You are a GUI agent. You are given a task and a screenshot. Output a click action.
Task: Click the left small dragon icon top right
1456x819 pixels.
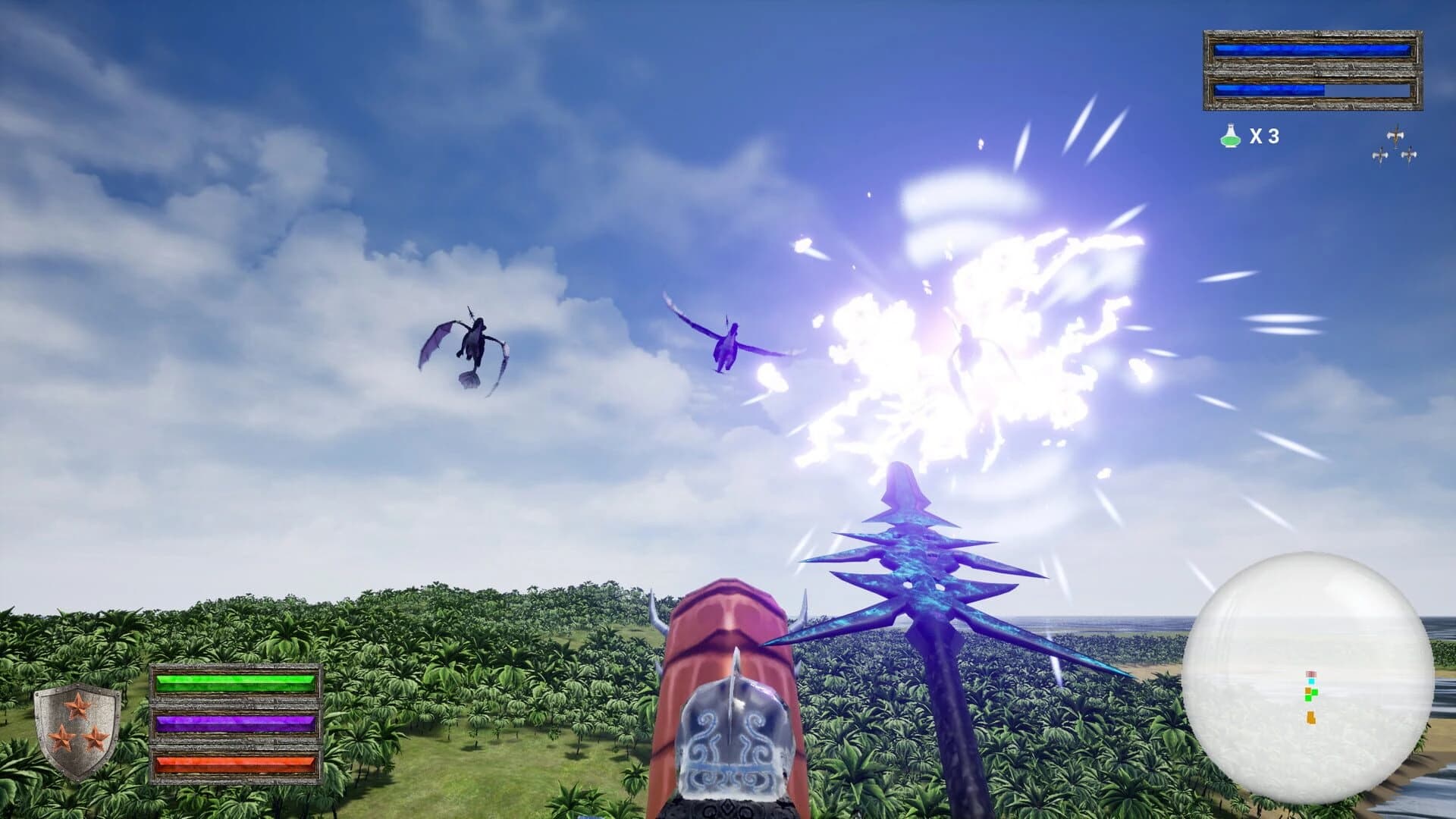pyautogui.click(x=1380, y=155)
